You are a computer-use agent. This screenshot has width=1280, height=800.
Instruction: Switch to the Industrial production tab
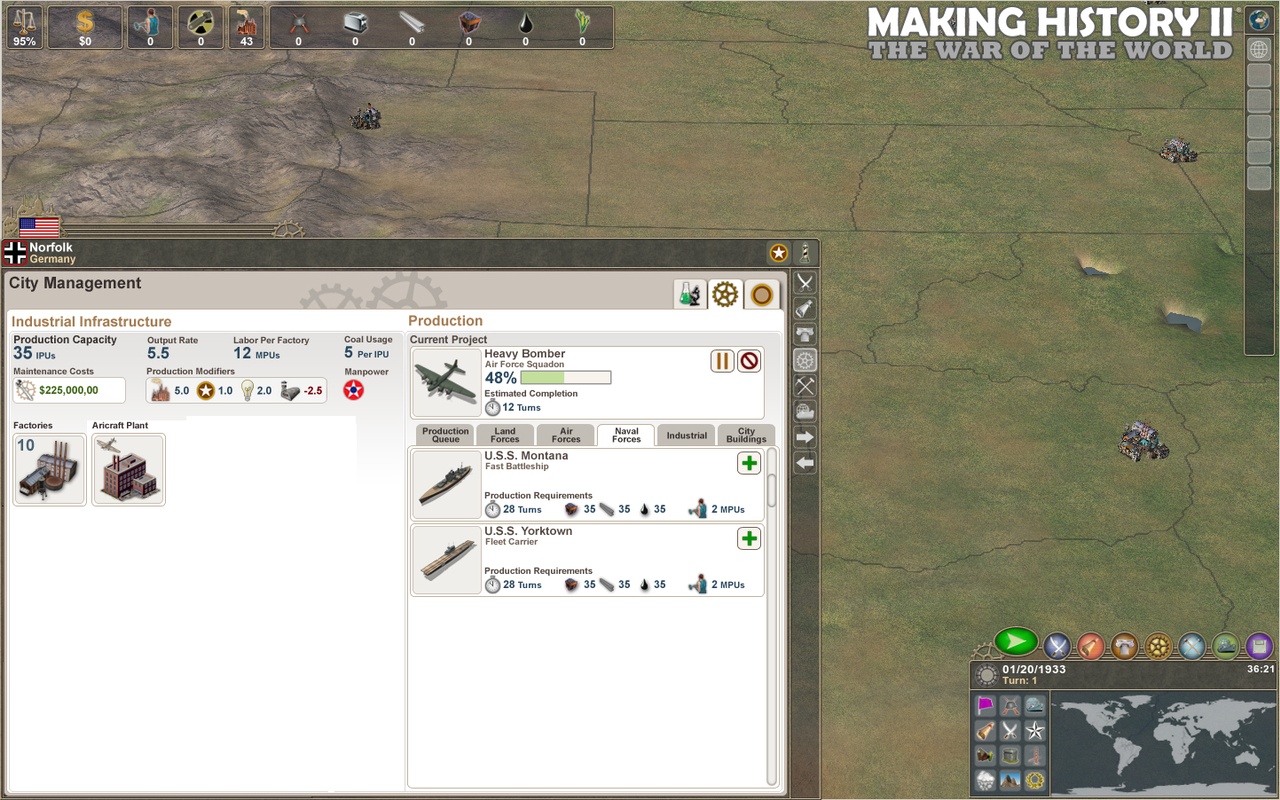[x=686, y=435]
